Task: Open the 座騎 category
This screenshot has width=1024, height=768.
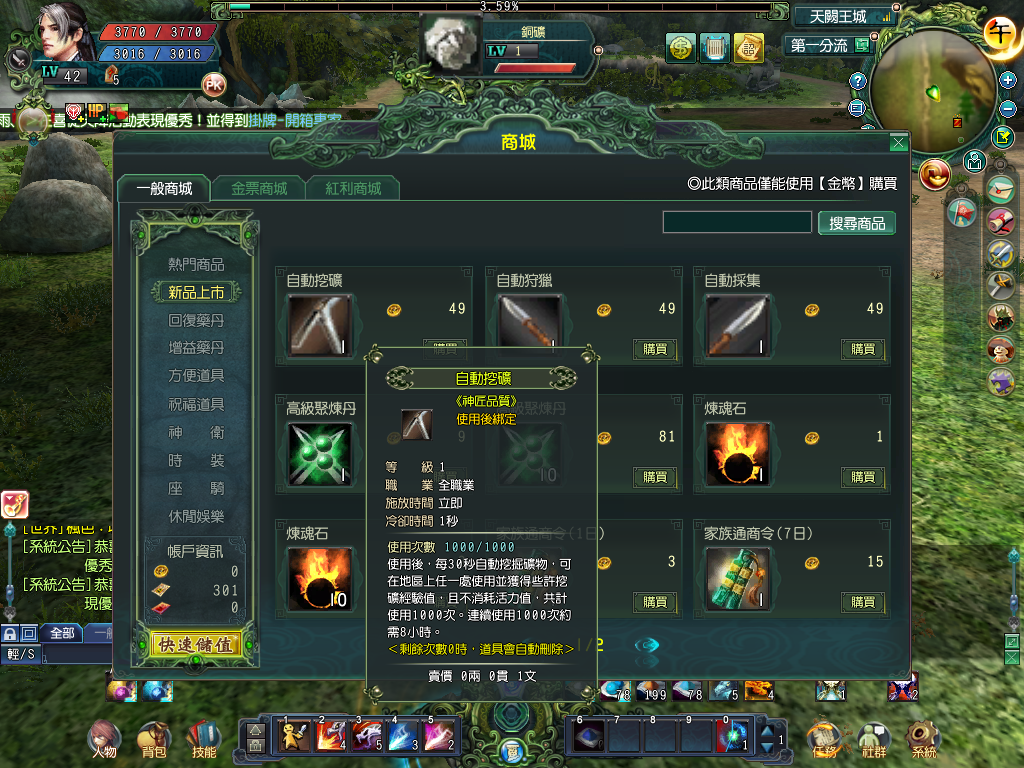Action: pyautogui.click(x=196, y=489)
